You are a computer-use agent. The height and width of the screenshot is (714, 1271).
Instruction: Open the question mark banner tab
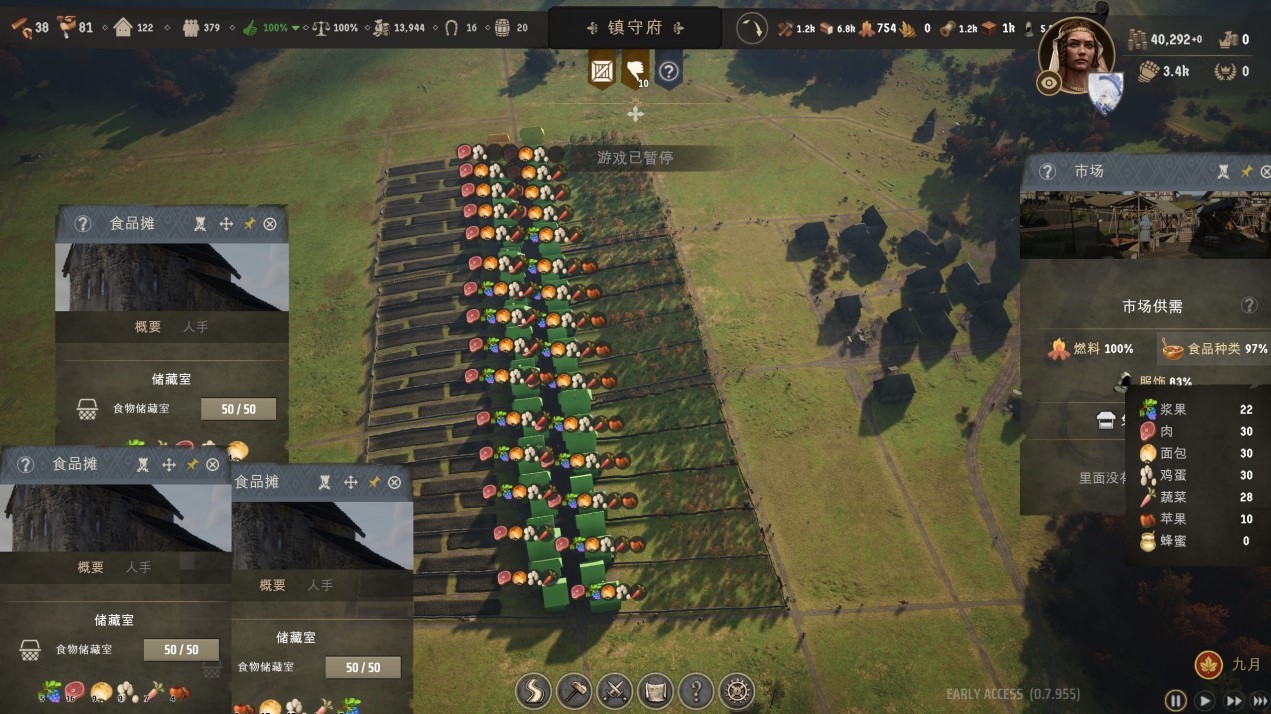(x=669, y=71)
